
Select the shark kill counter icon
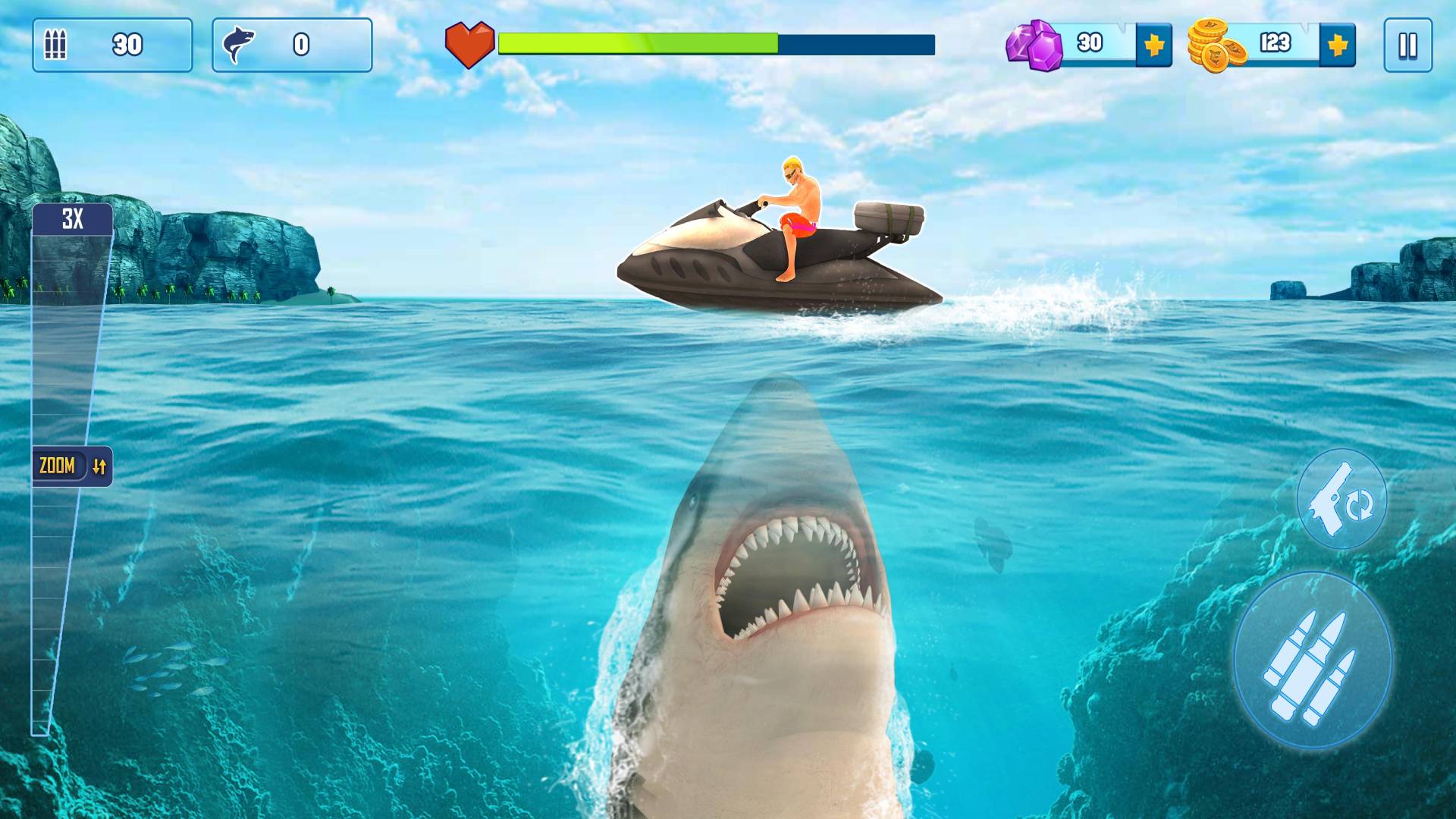coord(240,43)
